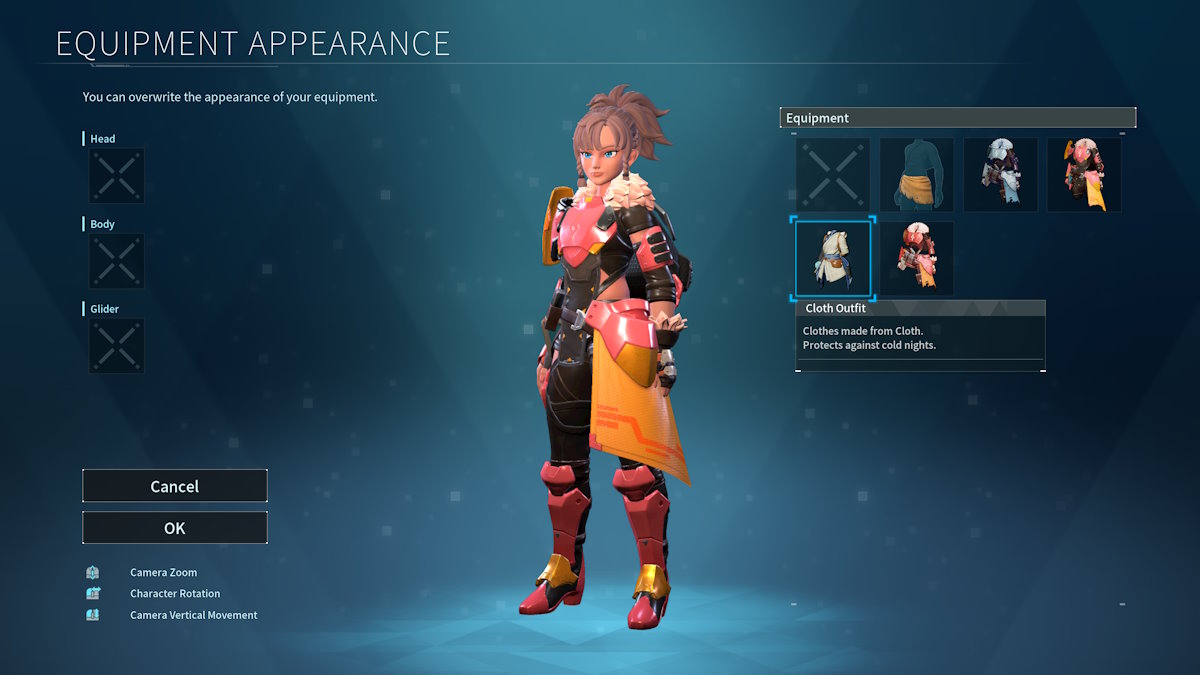The height and width of the screenshot is (675, 1200).
Task: Choose the white and purple armor outfit
Action: 1000,175
